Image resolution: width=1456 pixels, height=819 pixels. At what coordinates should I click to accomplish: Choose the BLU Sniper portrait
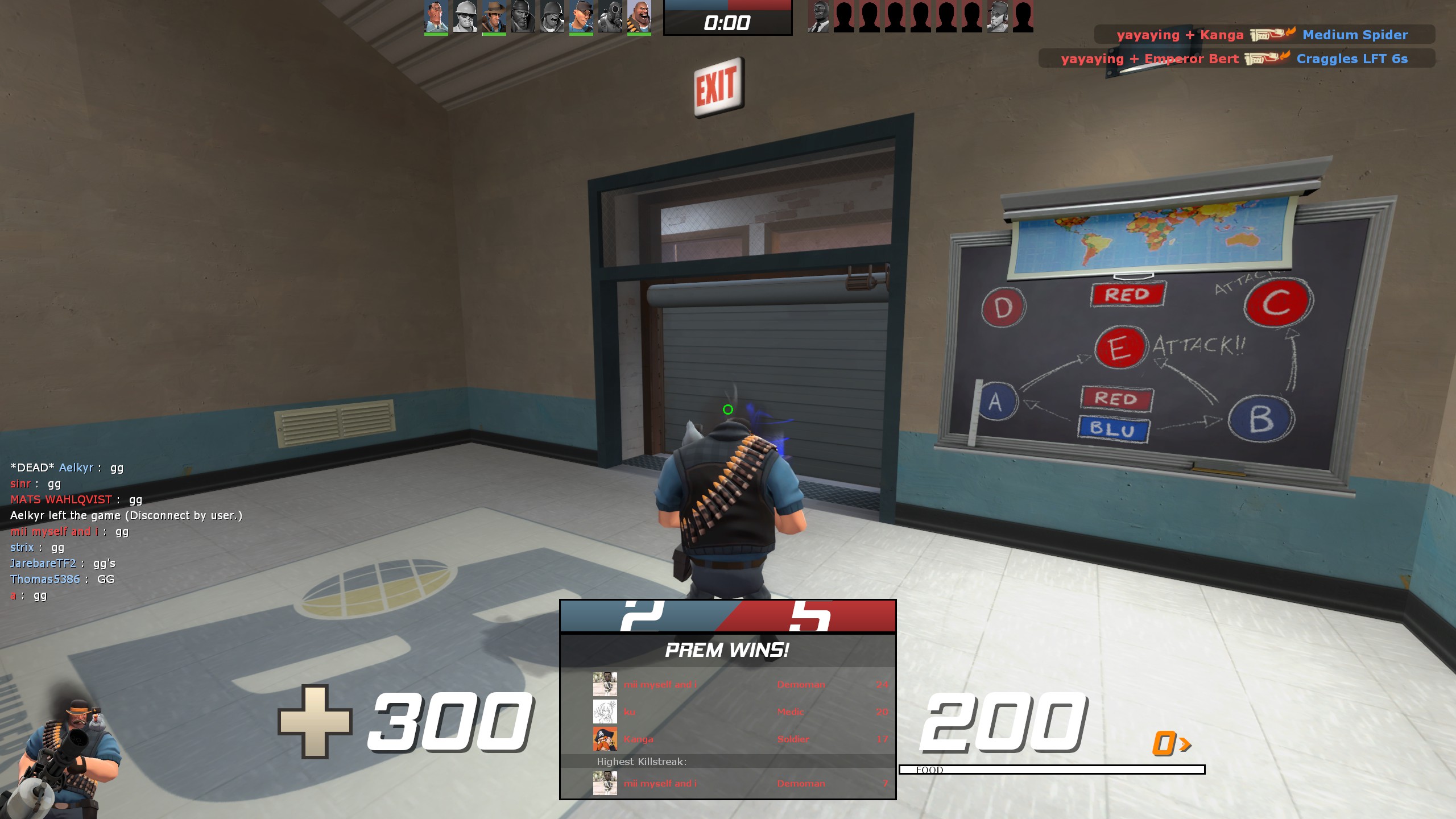pos(494,16)
